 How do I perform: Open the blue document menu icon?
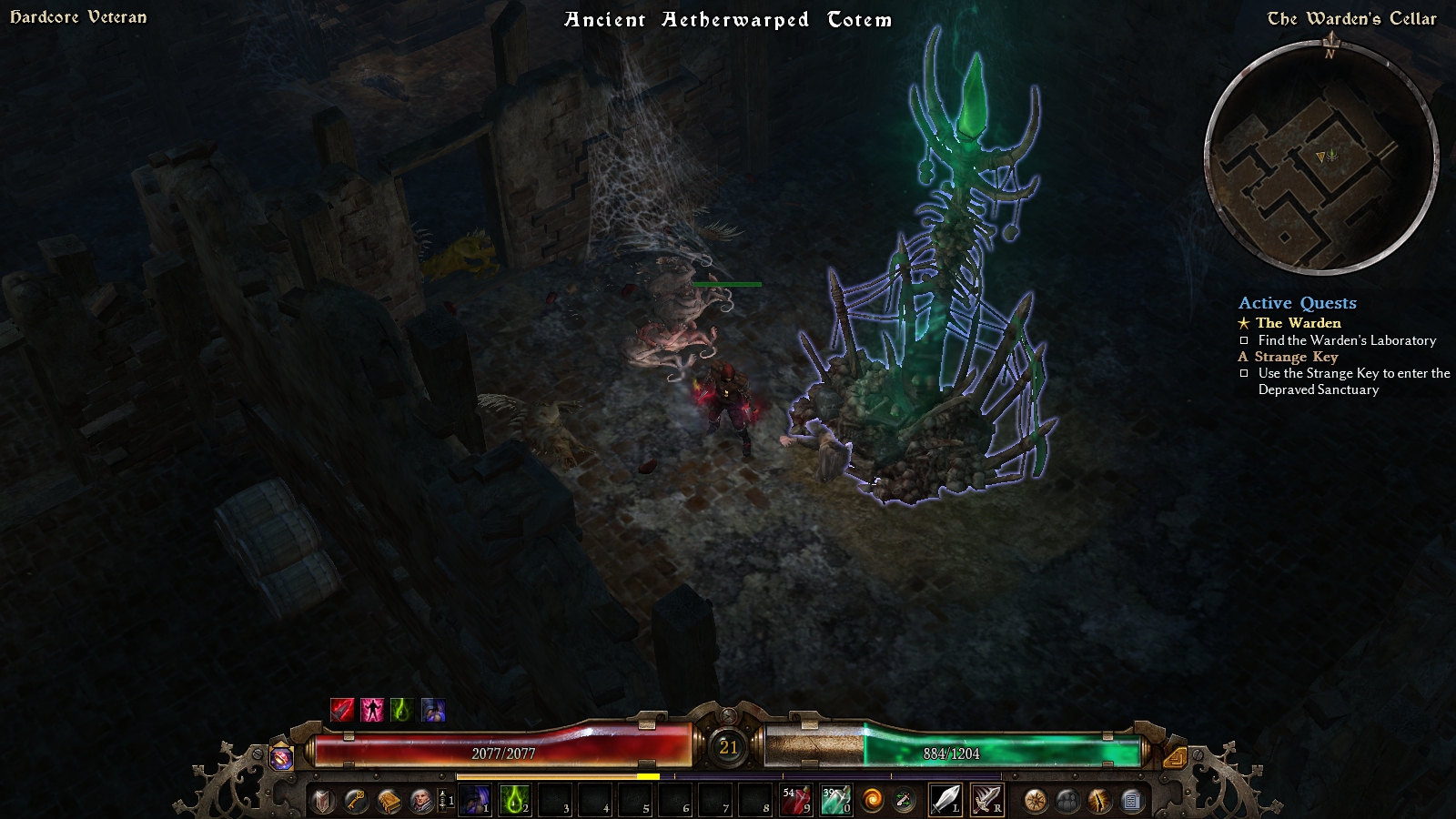(x=1132, y=801)
